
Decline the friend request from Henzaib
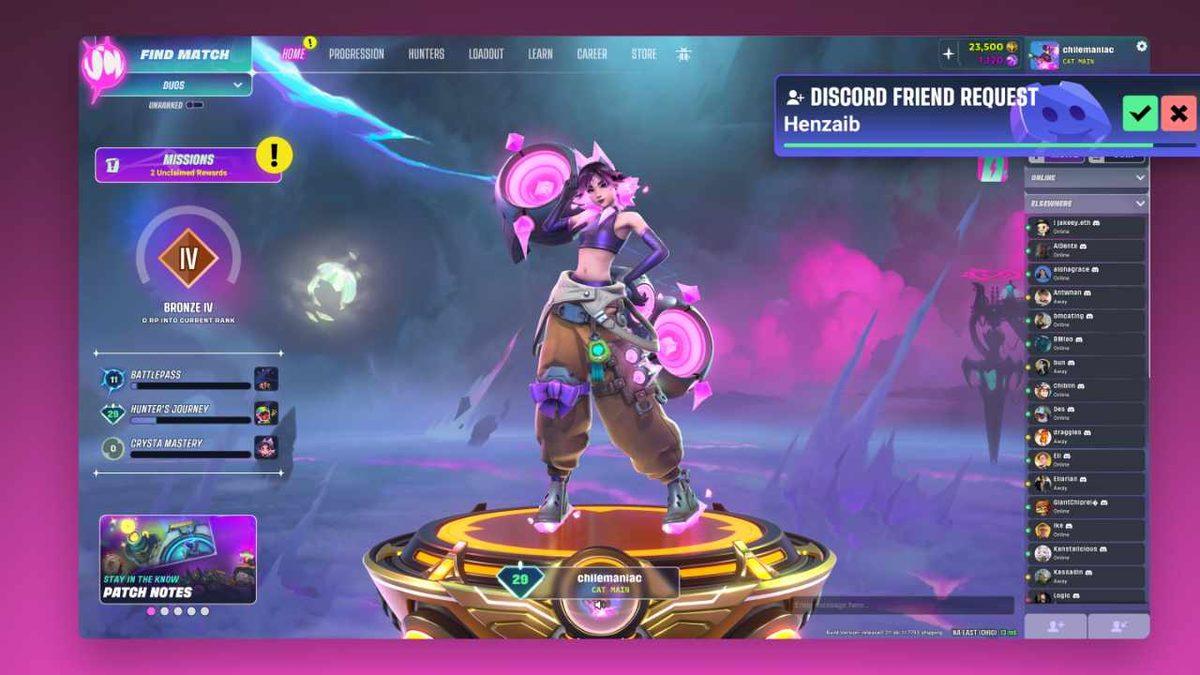point(1179,113)
